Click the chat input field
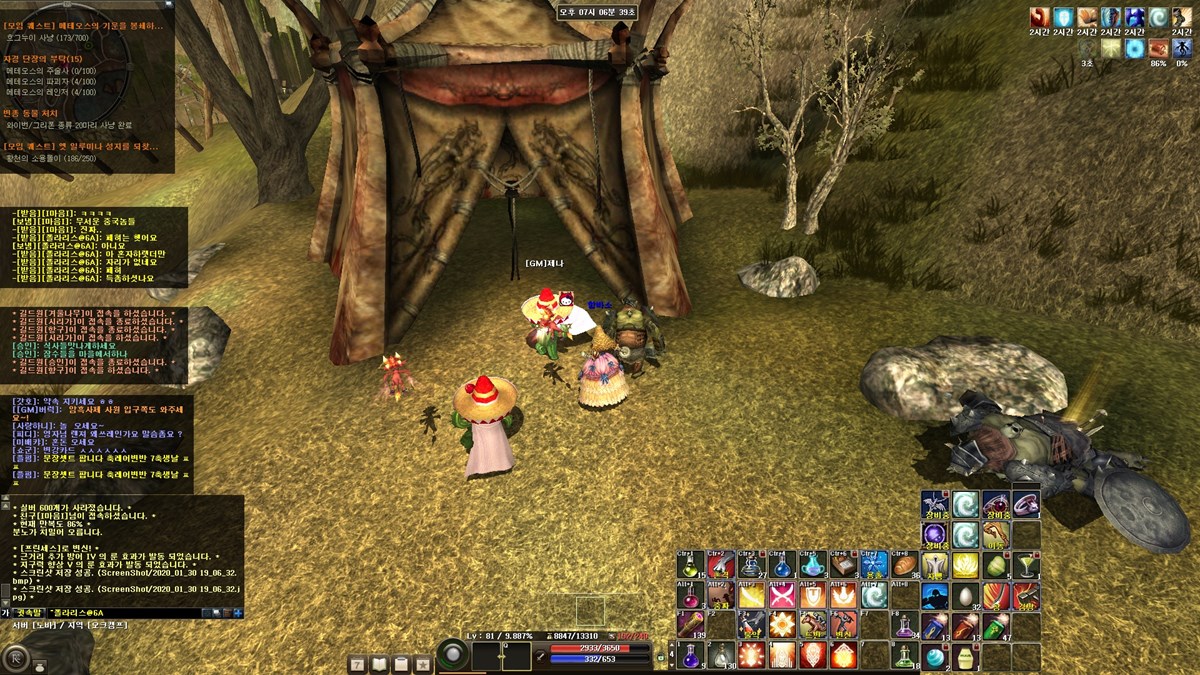Screen dimensions: 1200x675 125,613
